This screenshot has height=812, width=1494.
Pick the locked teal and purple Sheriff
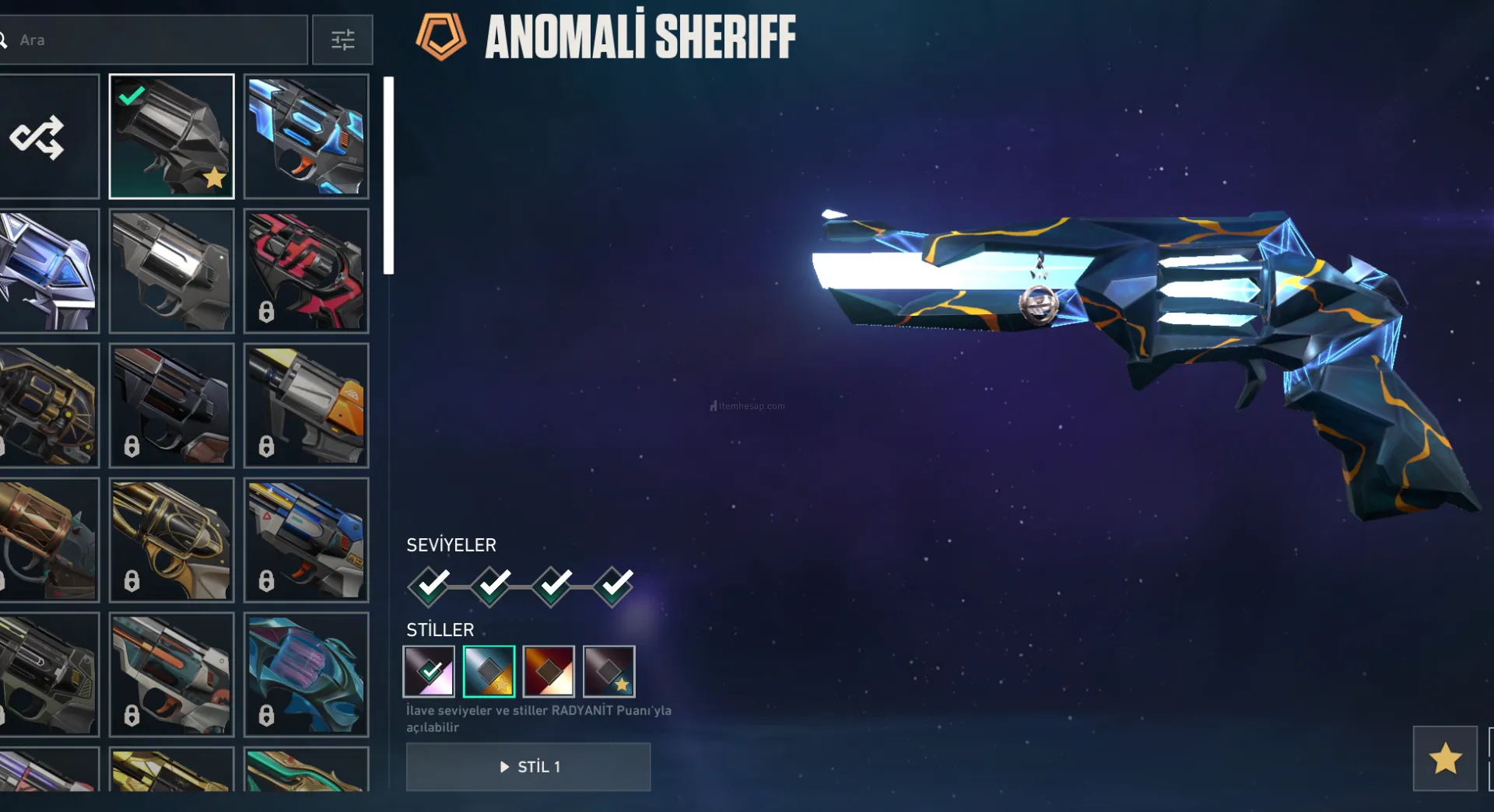click(306, 674)
